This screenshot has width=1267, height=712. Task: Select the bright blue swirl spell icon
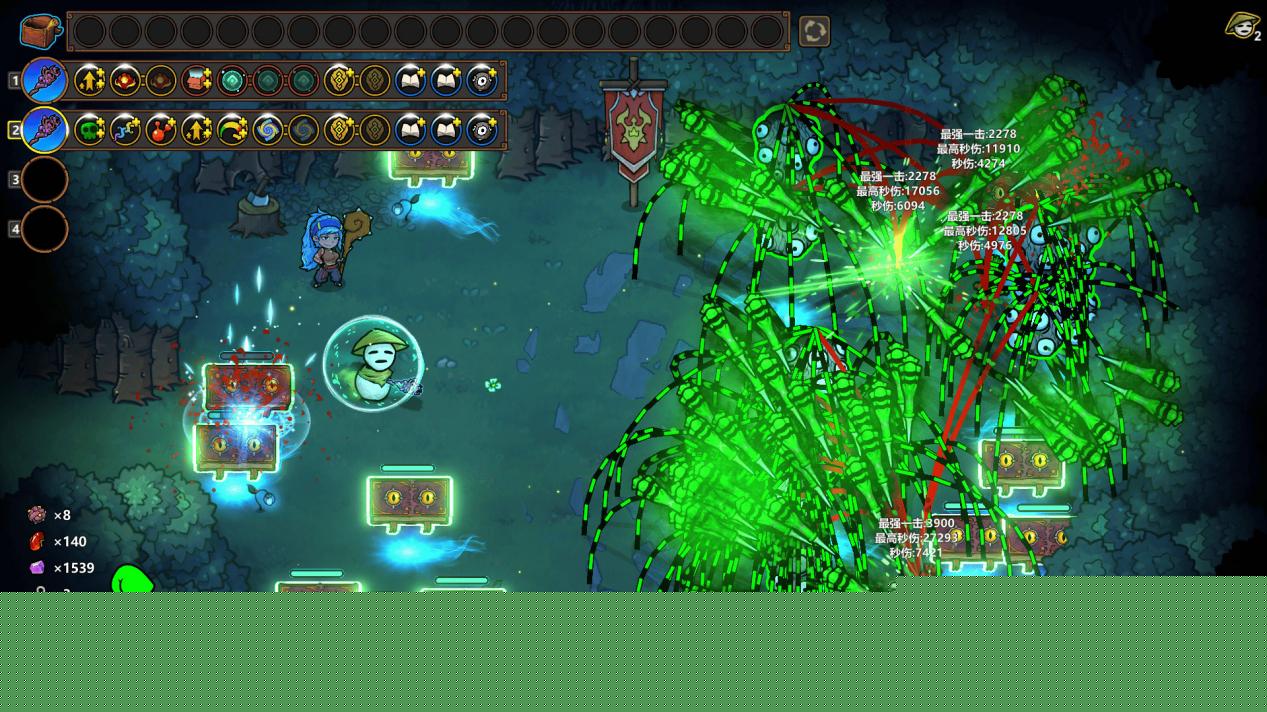[267, 130]
